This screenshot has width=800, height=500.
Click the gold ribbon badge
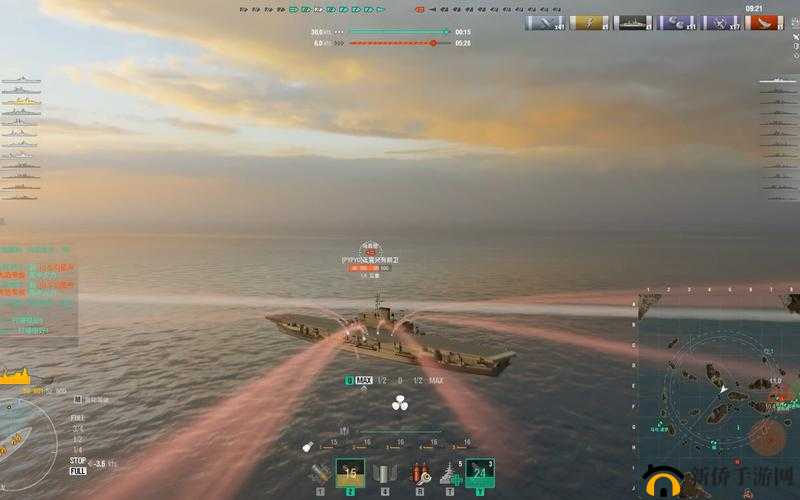(590, 23)
